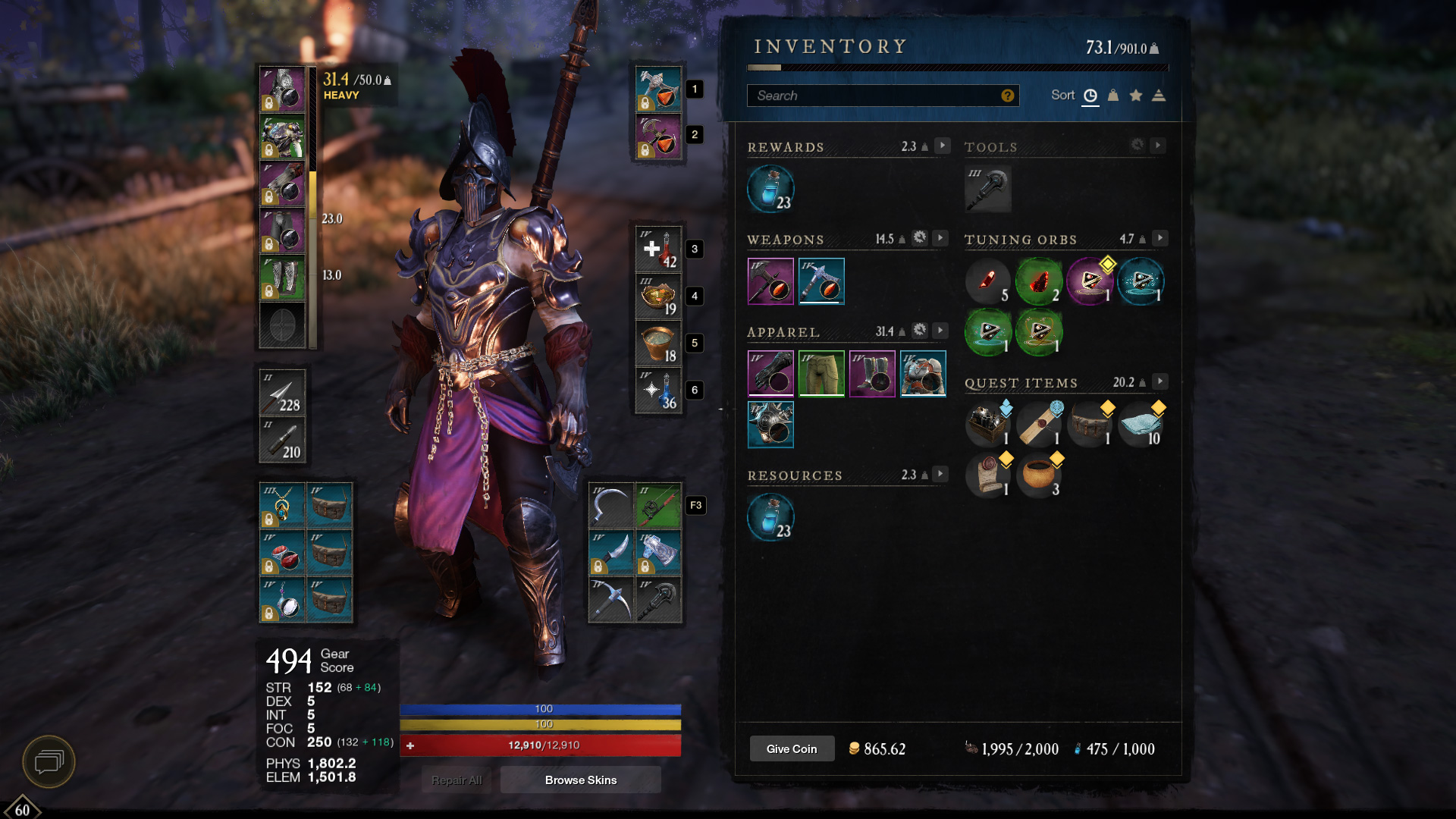The image size is (1456, 819).
Task: Select the equipped amulet slot
Action: pos(282,506)
